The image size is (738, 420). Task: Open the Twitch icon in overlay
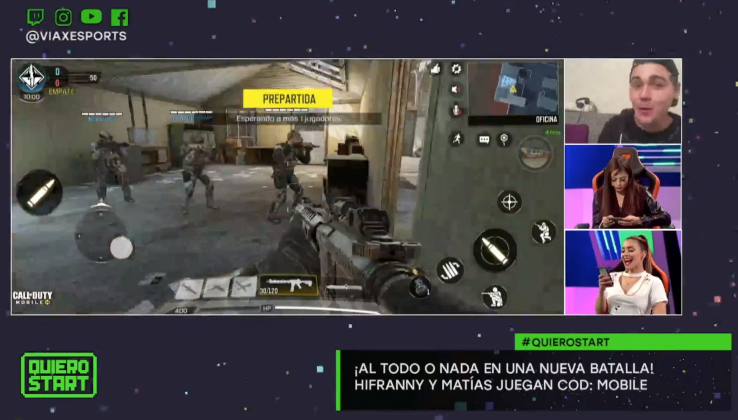(x=35, y=17)
